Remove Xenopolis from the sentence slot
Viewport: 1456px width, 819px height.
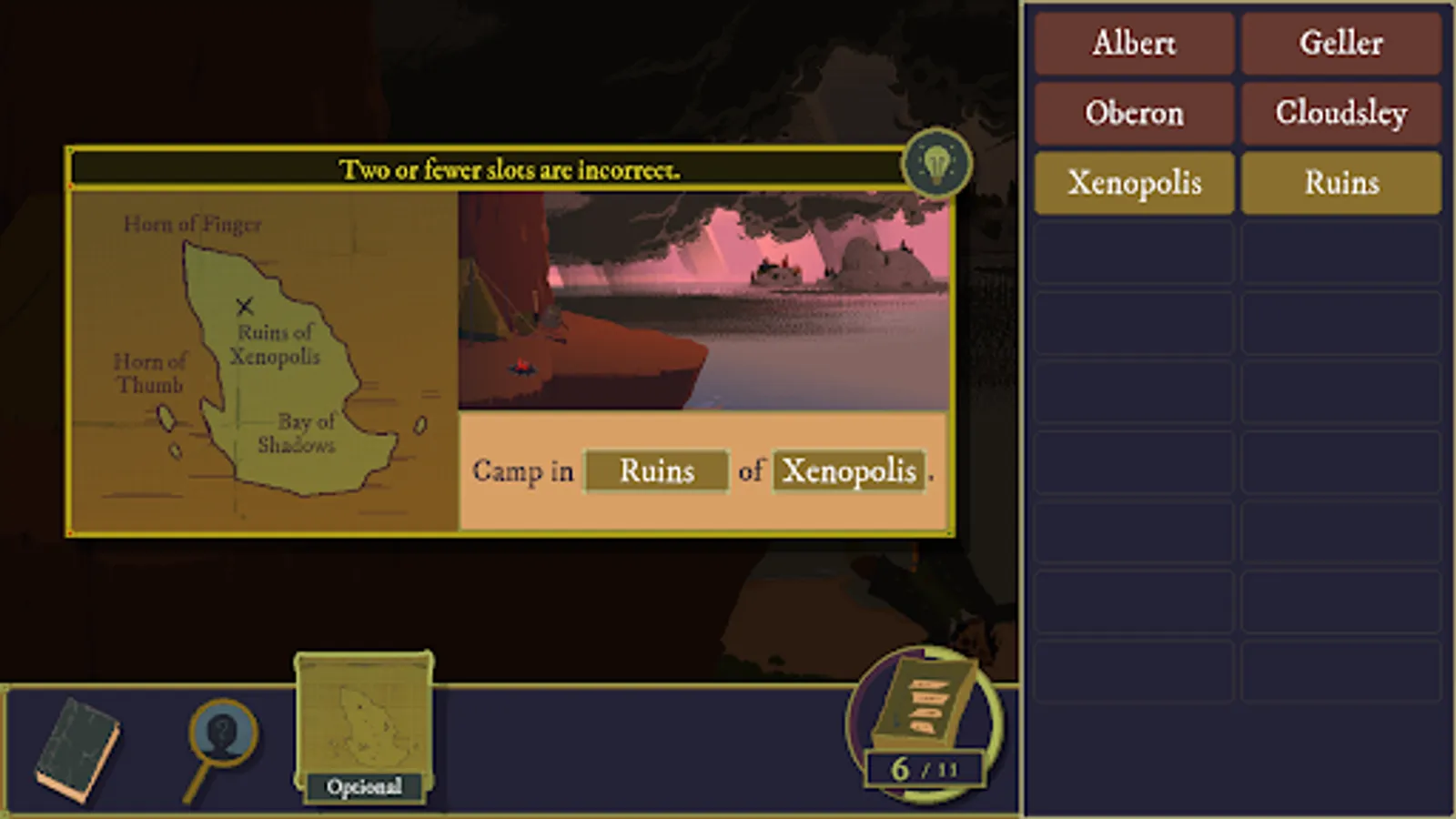848,470
